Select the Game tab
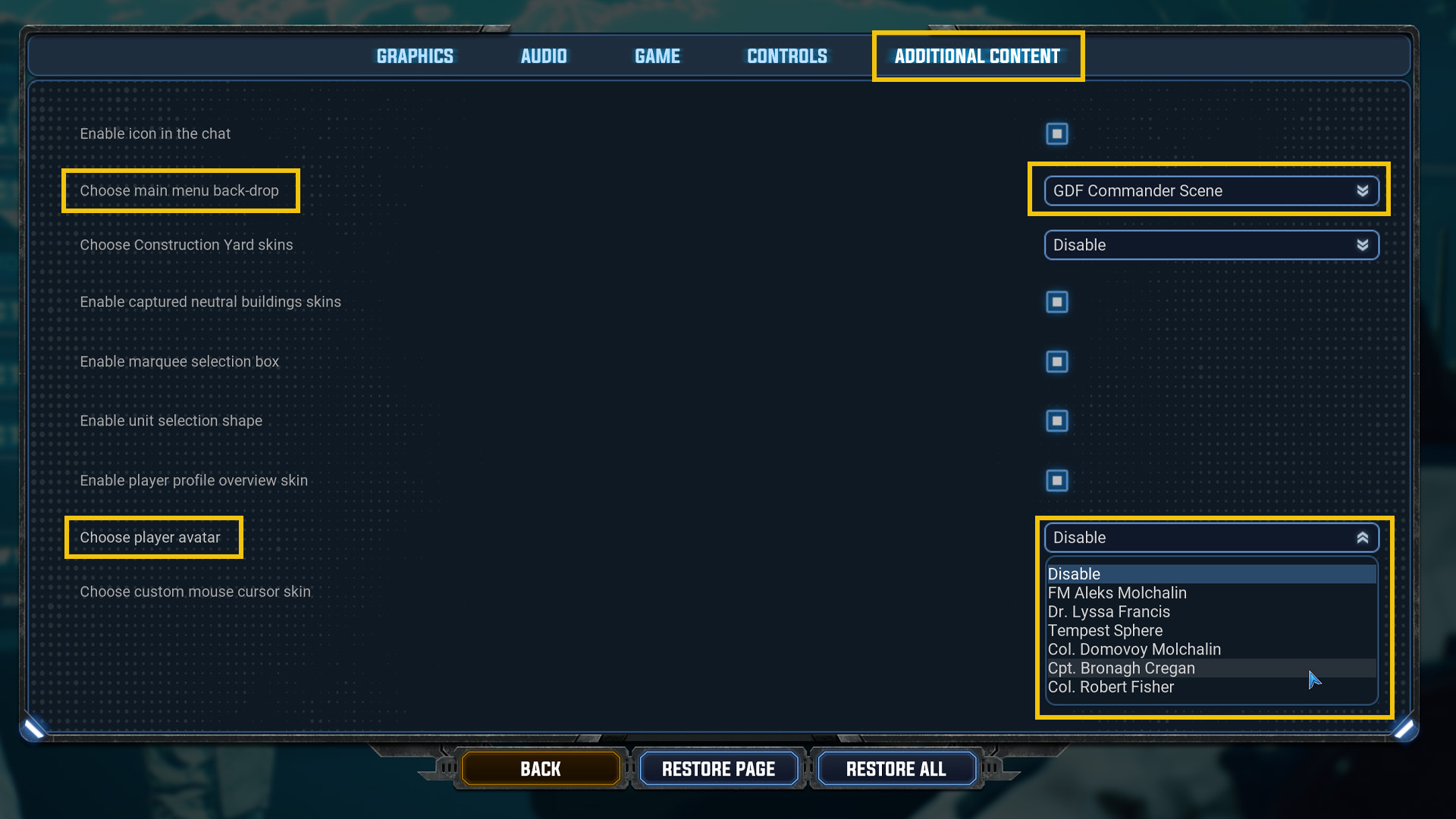 click(x=657, y=55)
